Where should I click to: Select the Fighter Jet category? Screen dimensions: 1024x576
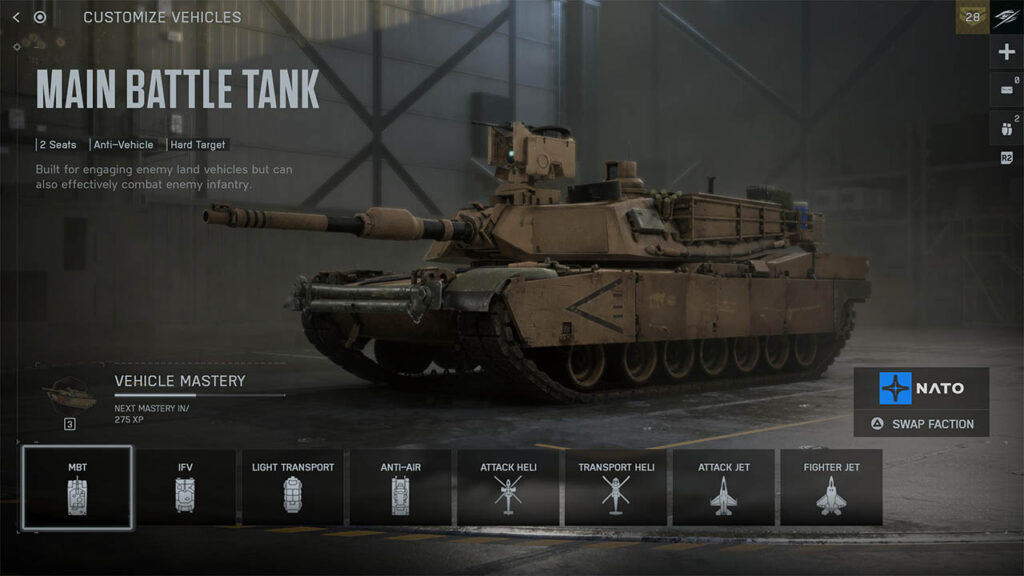(830, 487)
